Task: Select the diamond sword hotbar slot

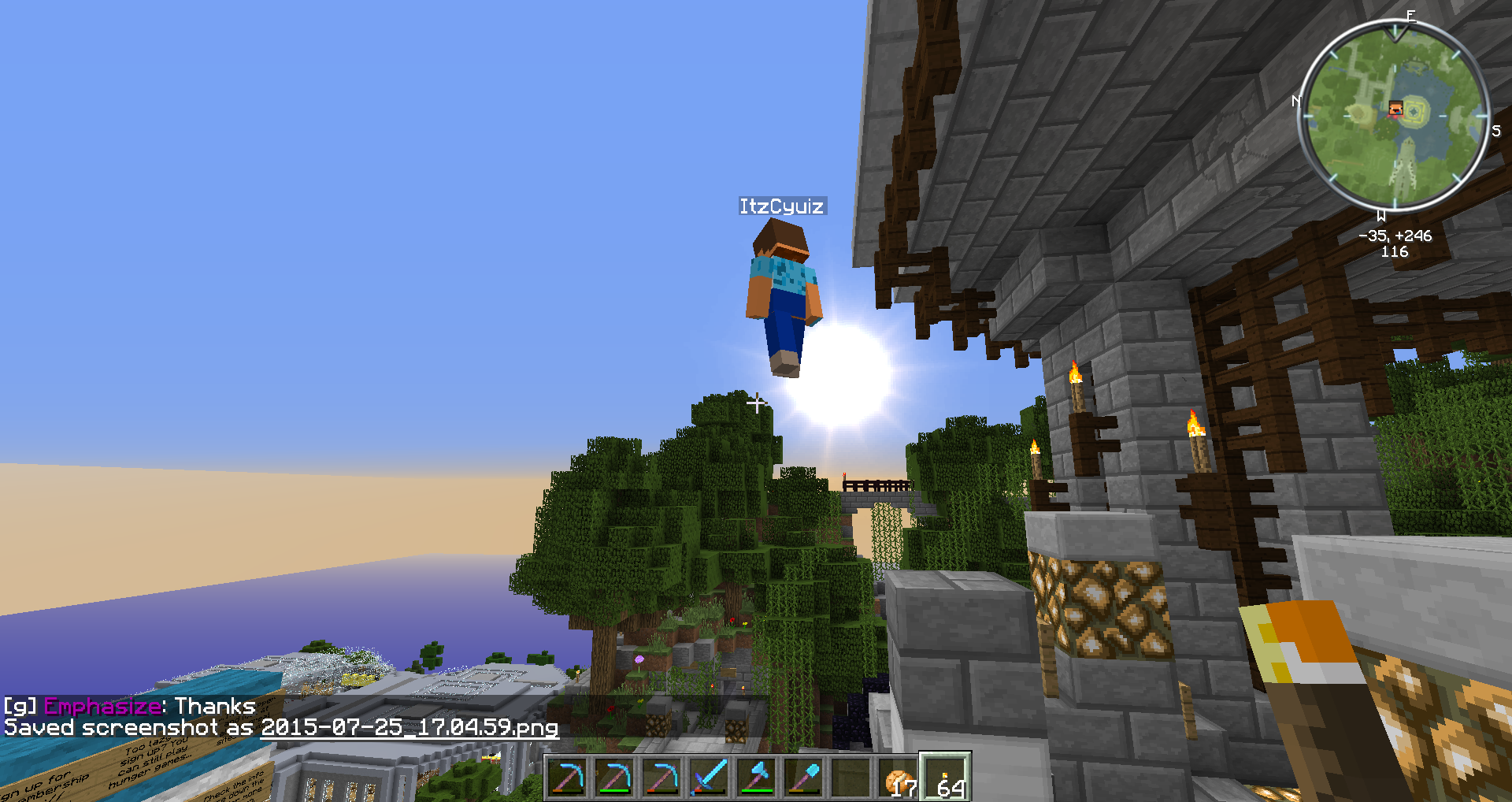Action: 709,777
